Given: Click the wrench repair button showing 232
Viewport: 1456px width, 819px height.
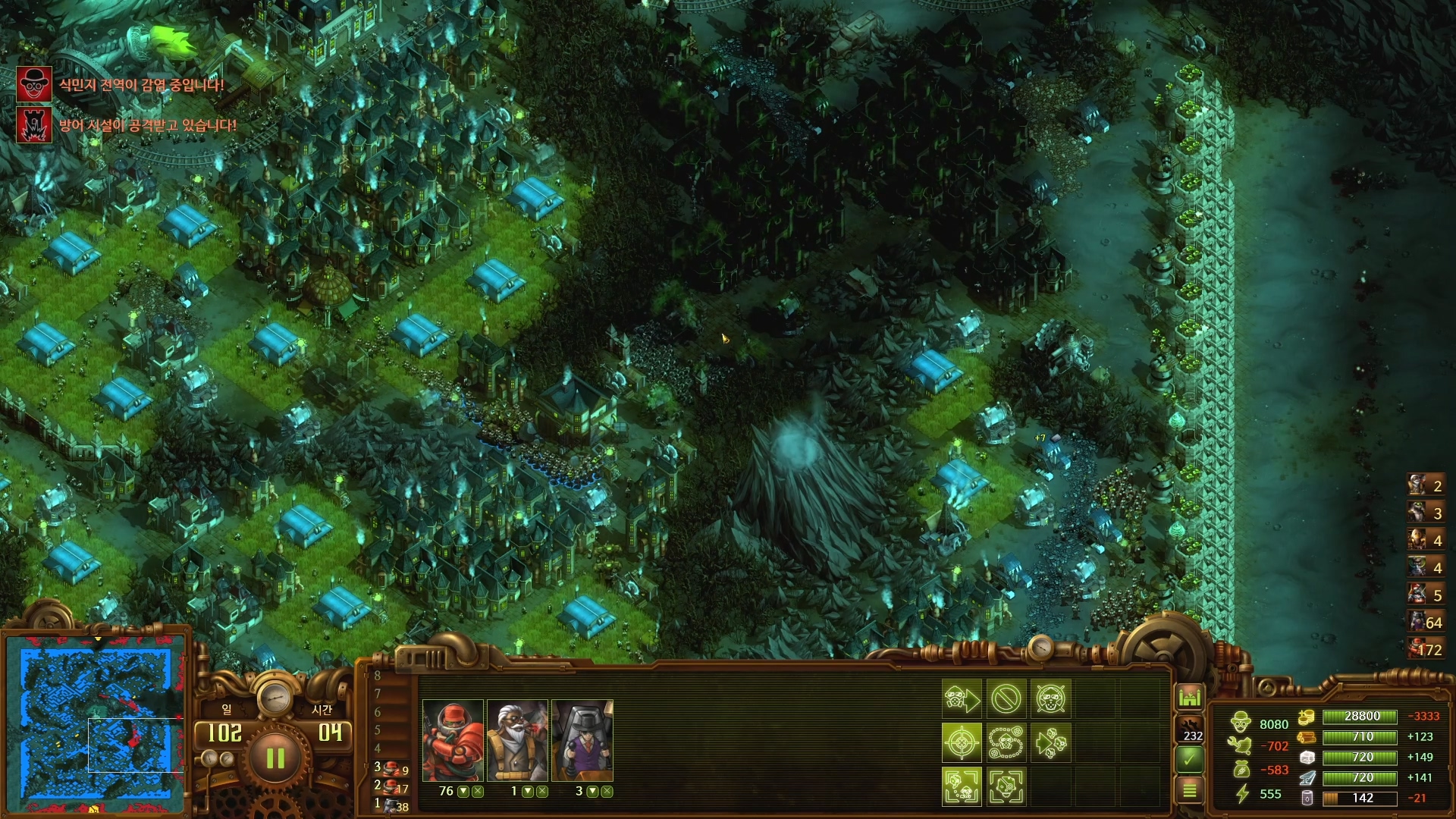Looking at the screenshot, I should [x=1189, y=728].
